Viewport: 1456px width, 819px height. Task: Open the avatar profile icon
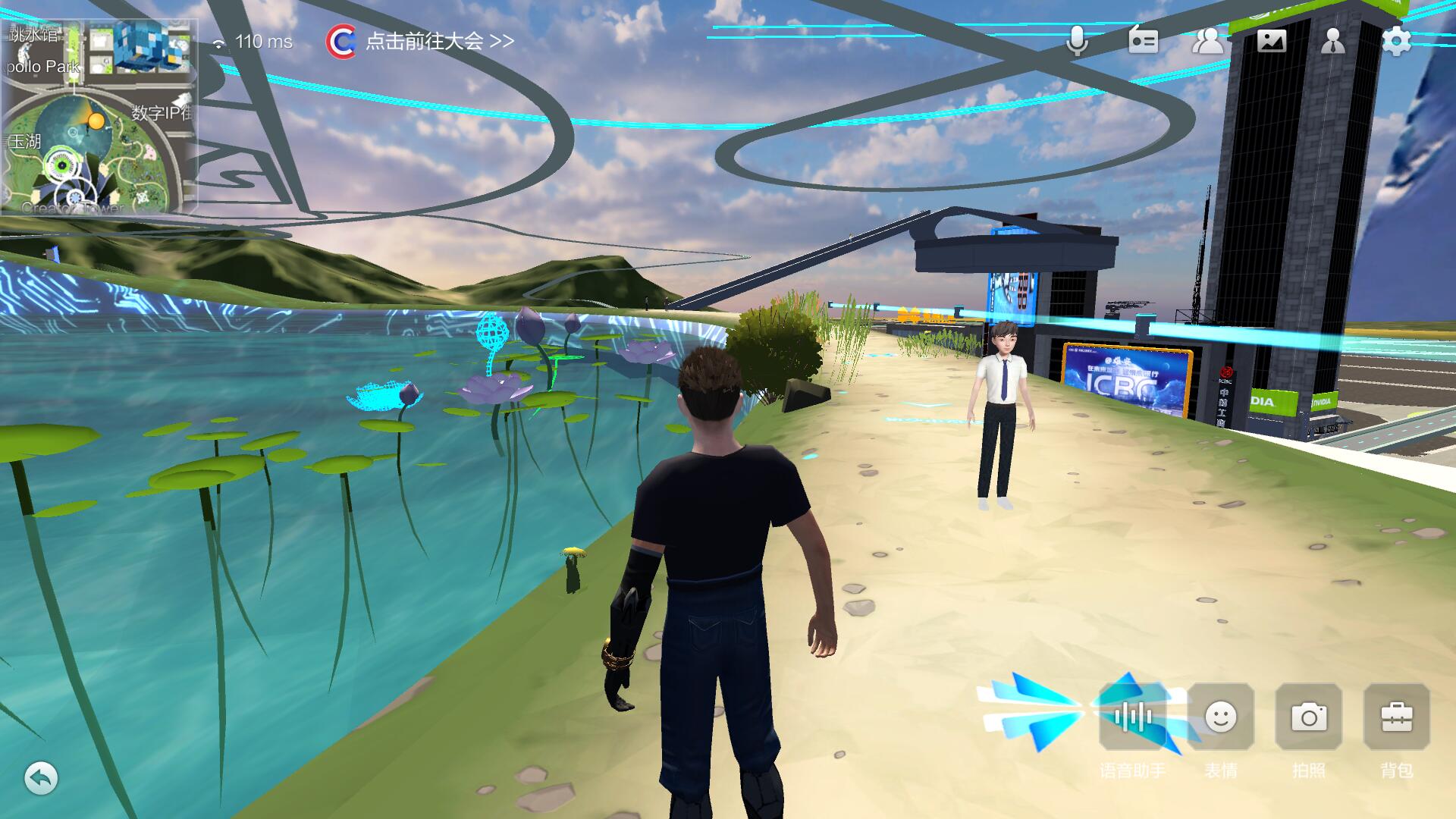1332,41
